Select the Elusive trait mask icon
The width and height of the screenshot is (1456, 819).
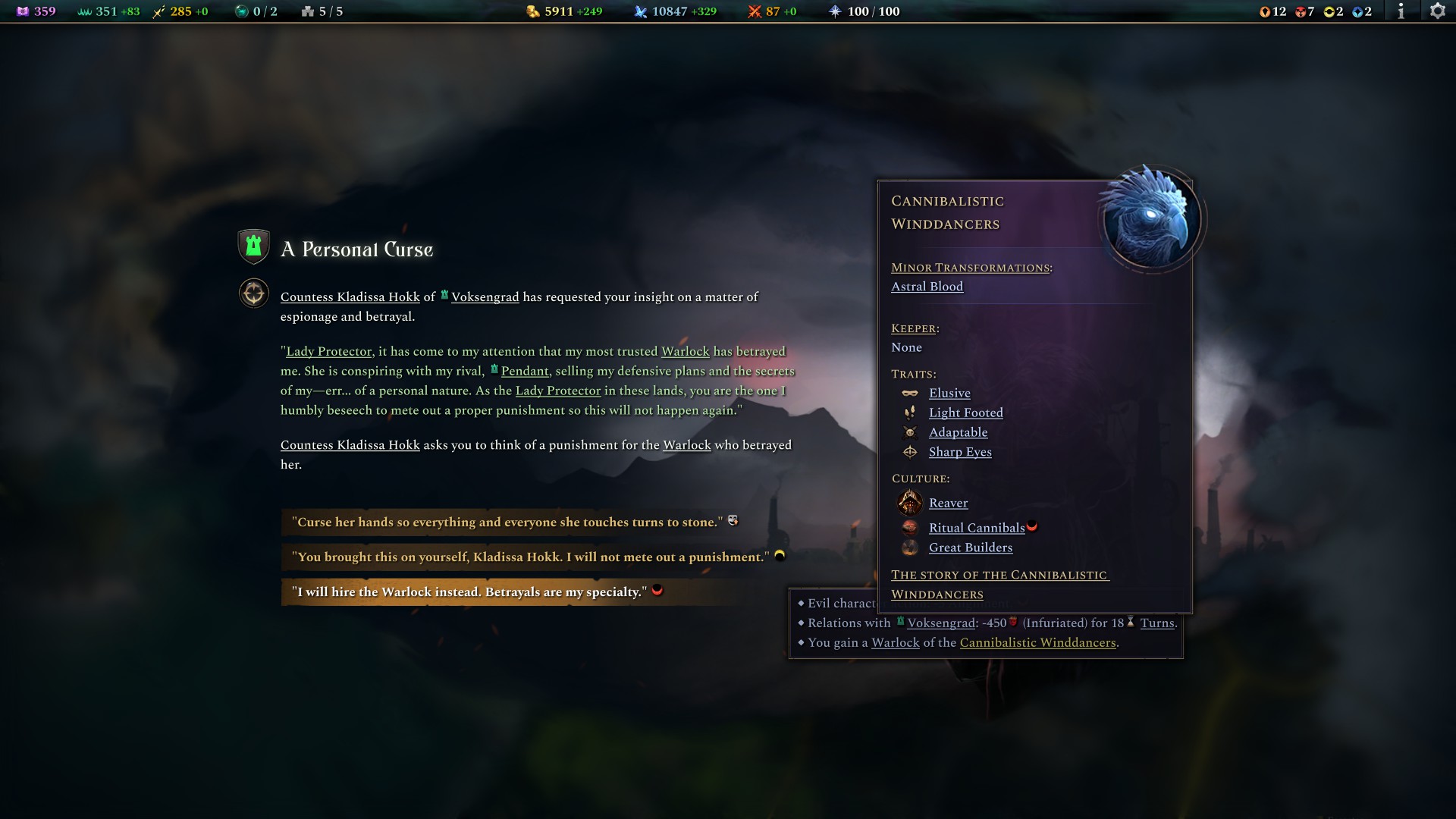(910, 393)
